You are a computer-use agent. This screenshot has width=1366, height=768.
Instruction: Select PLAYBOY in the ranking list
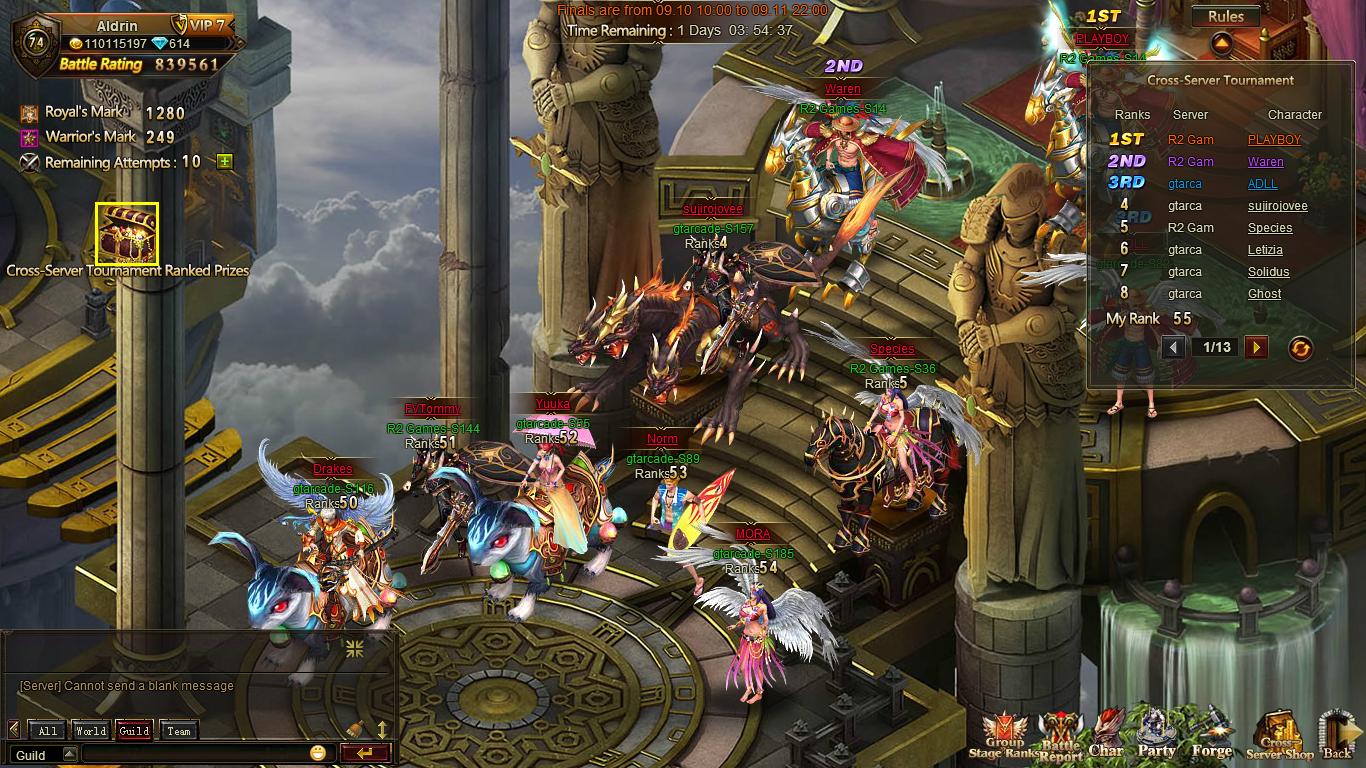(1274, 140)
